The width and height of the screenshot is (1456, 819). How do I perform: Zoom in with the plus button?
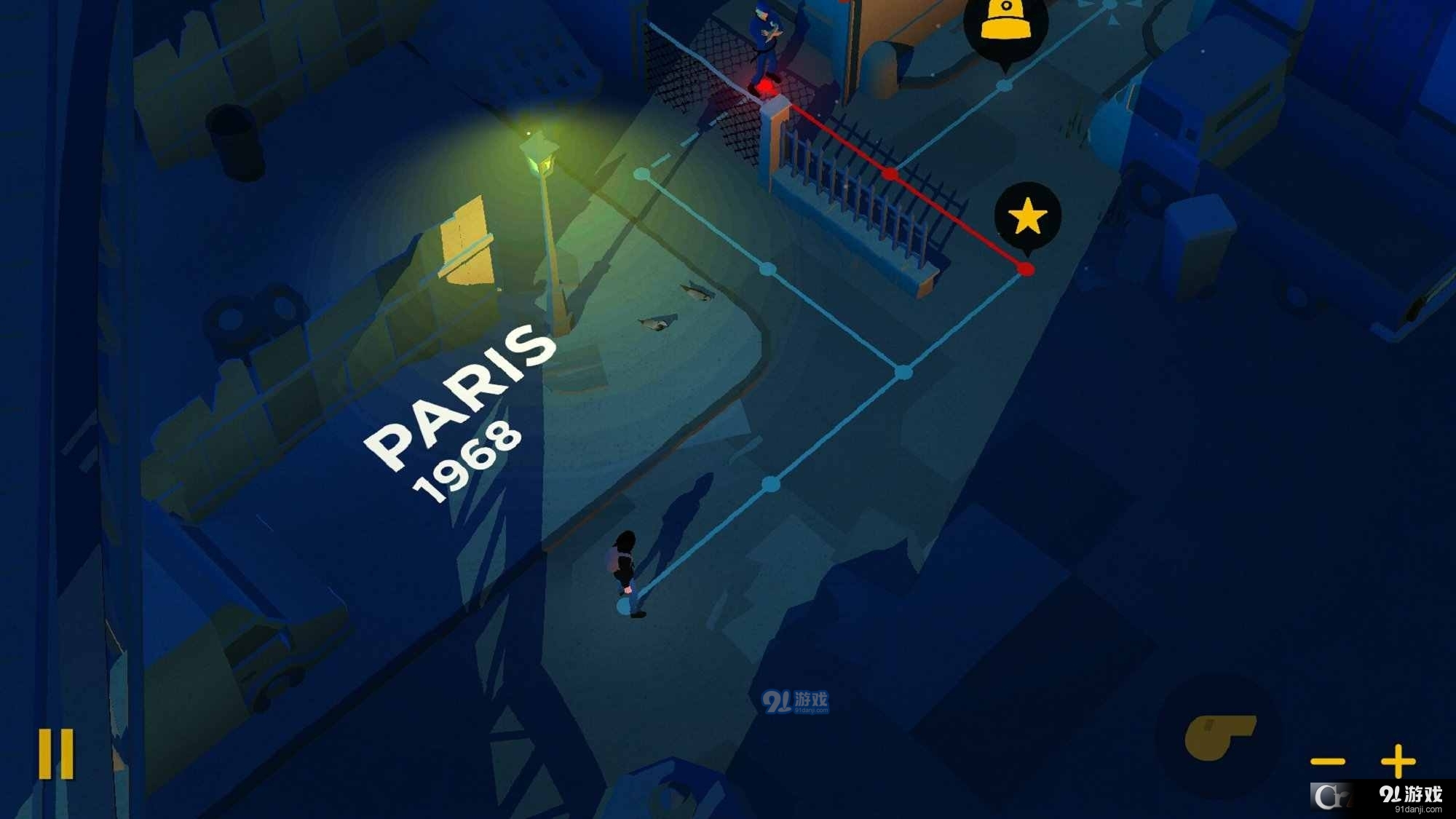[x=1398, y=761]
